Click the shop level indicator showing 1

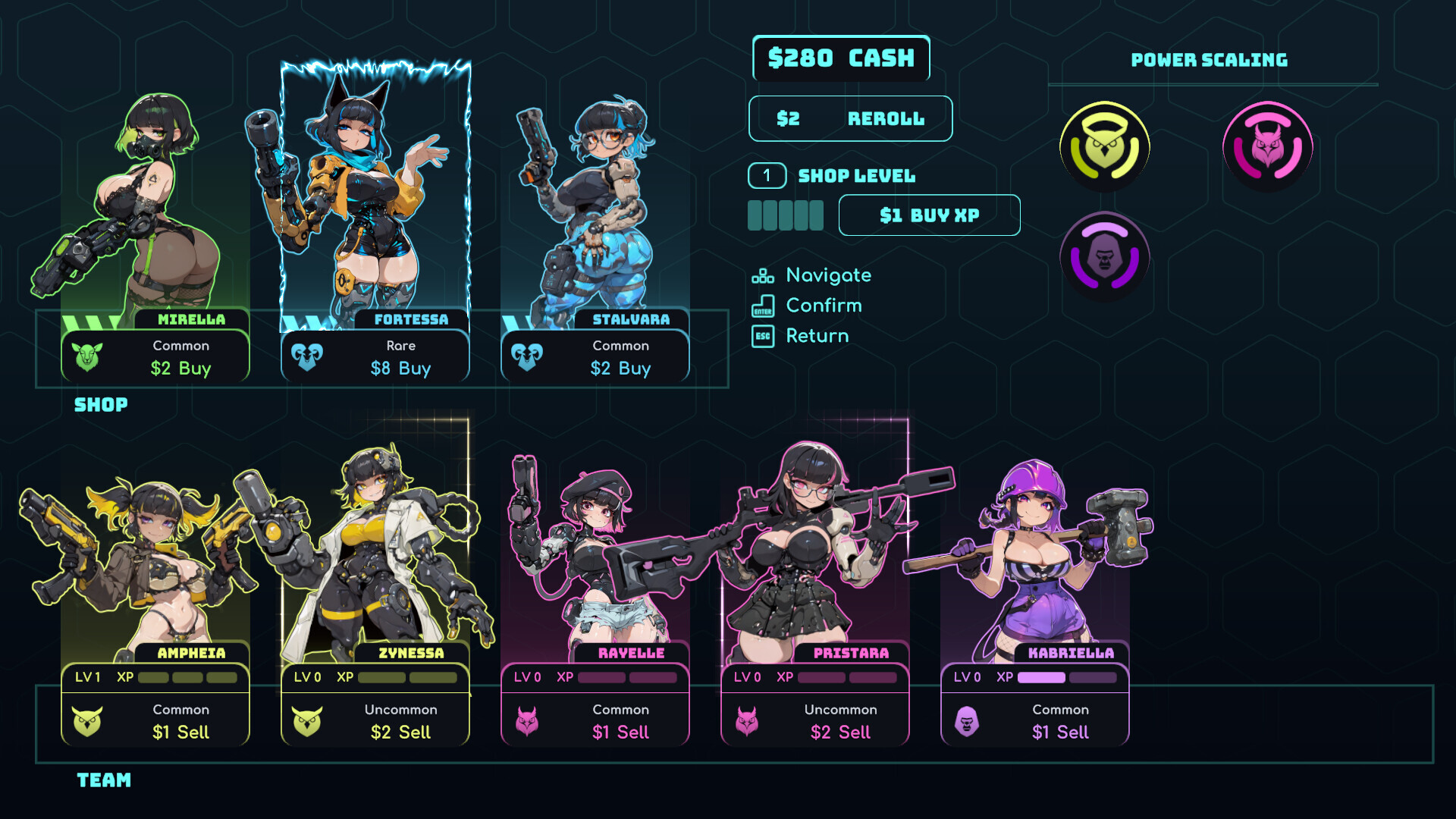pos(767,175)
